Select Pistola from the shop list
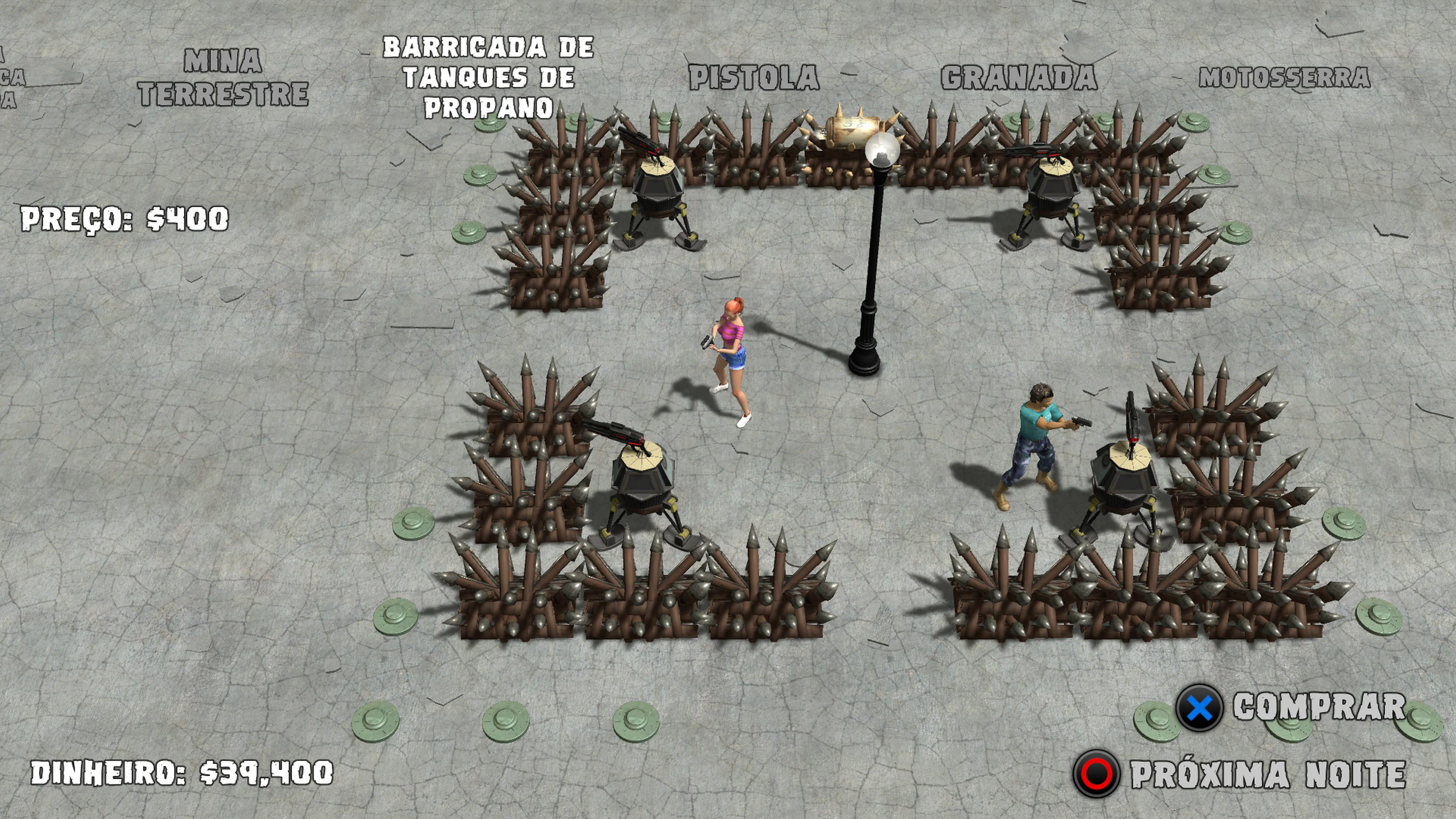 point(754,78)
